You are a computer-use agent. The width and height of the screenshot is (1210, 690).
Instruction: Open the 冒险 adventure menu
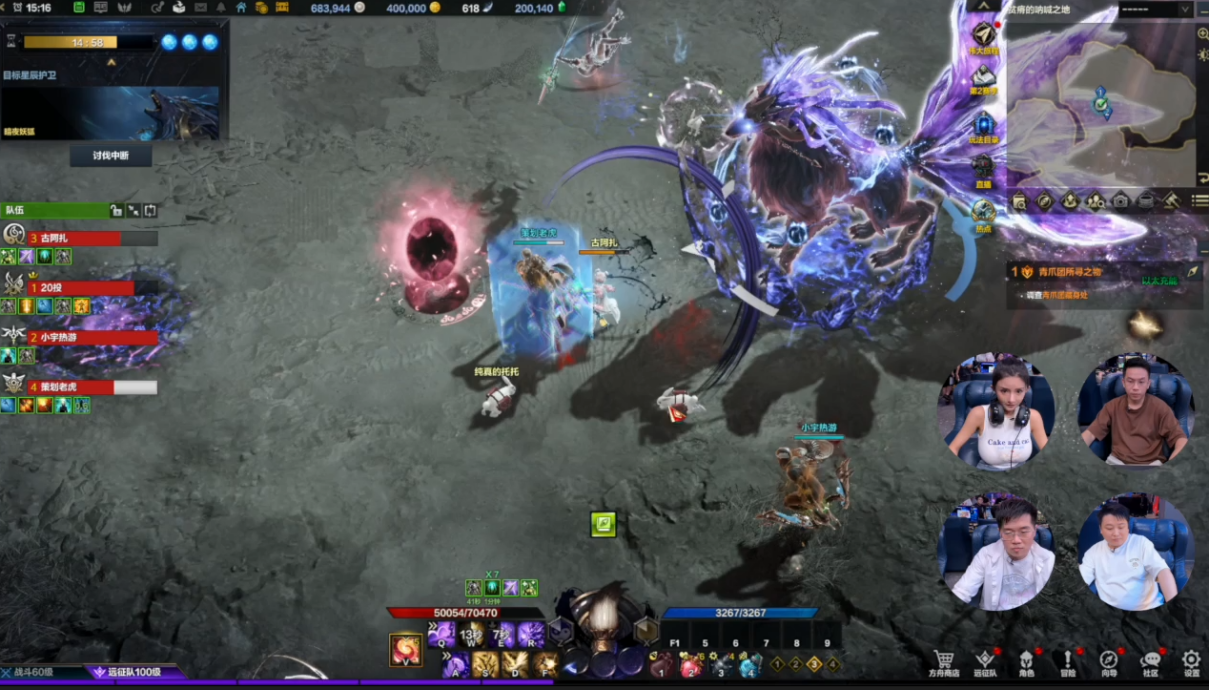click(x=1067, y=661)
